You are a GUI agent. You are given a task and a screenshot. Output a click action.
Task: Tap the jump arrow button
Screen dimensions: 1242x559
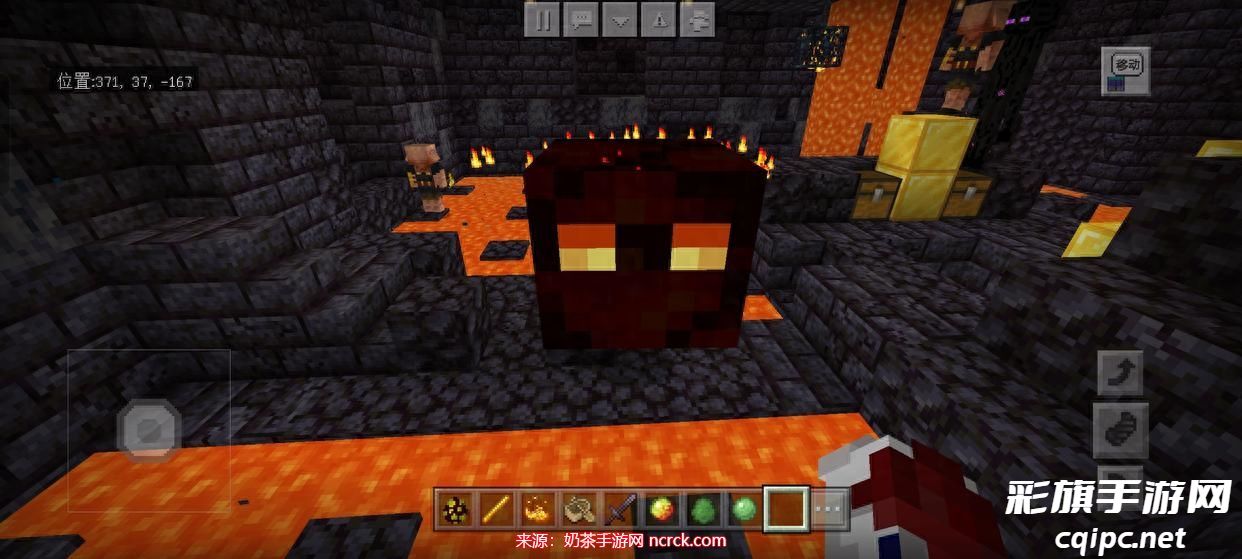(x=1120, y=374)
